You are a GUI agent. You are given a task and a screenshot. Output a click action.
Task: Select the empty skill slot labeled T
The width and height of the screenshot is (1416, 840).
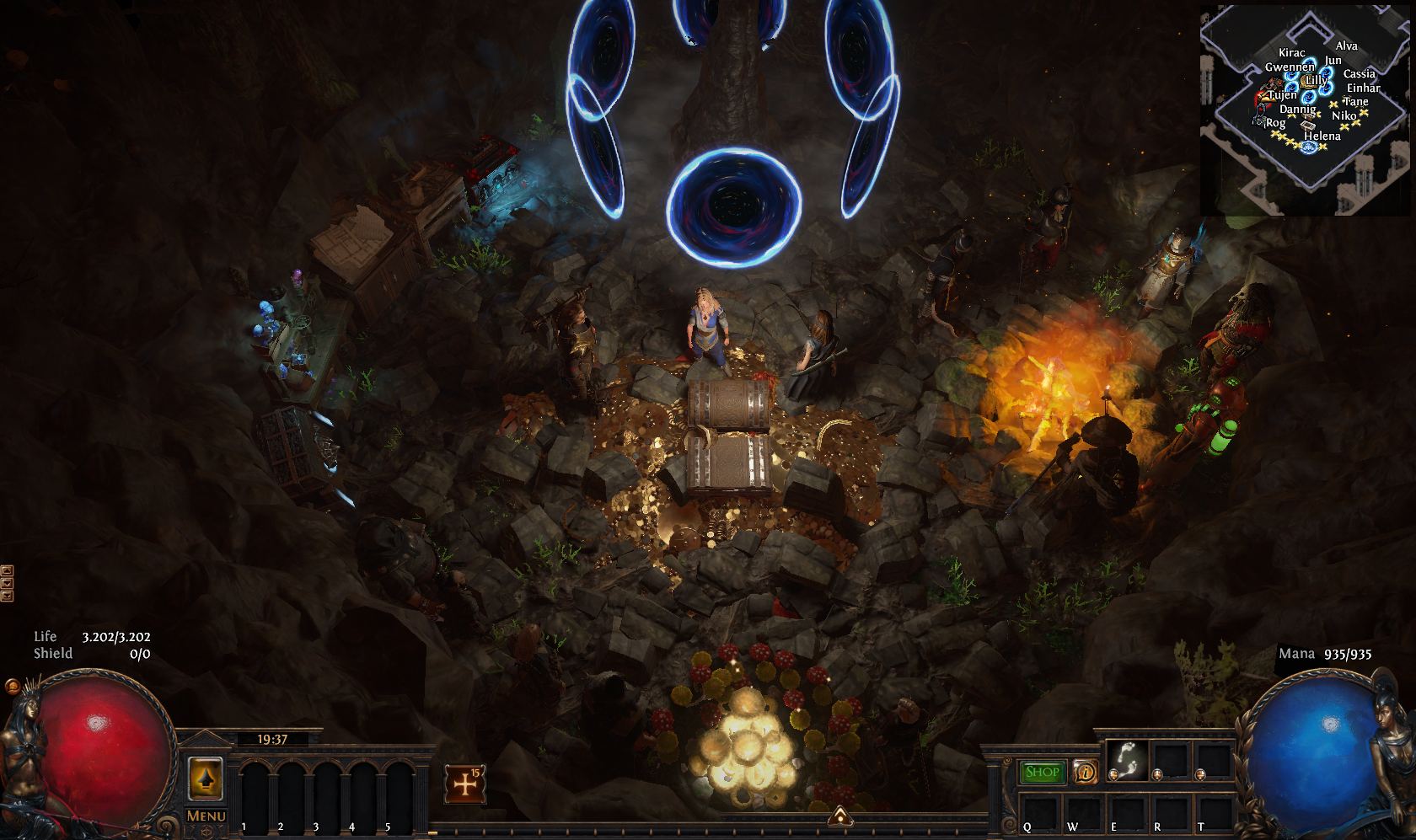(1215, 814)
